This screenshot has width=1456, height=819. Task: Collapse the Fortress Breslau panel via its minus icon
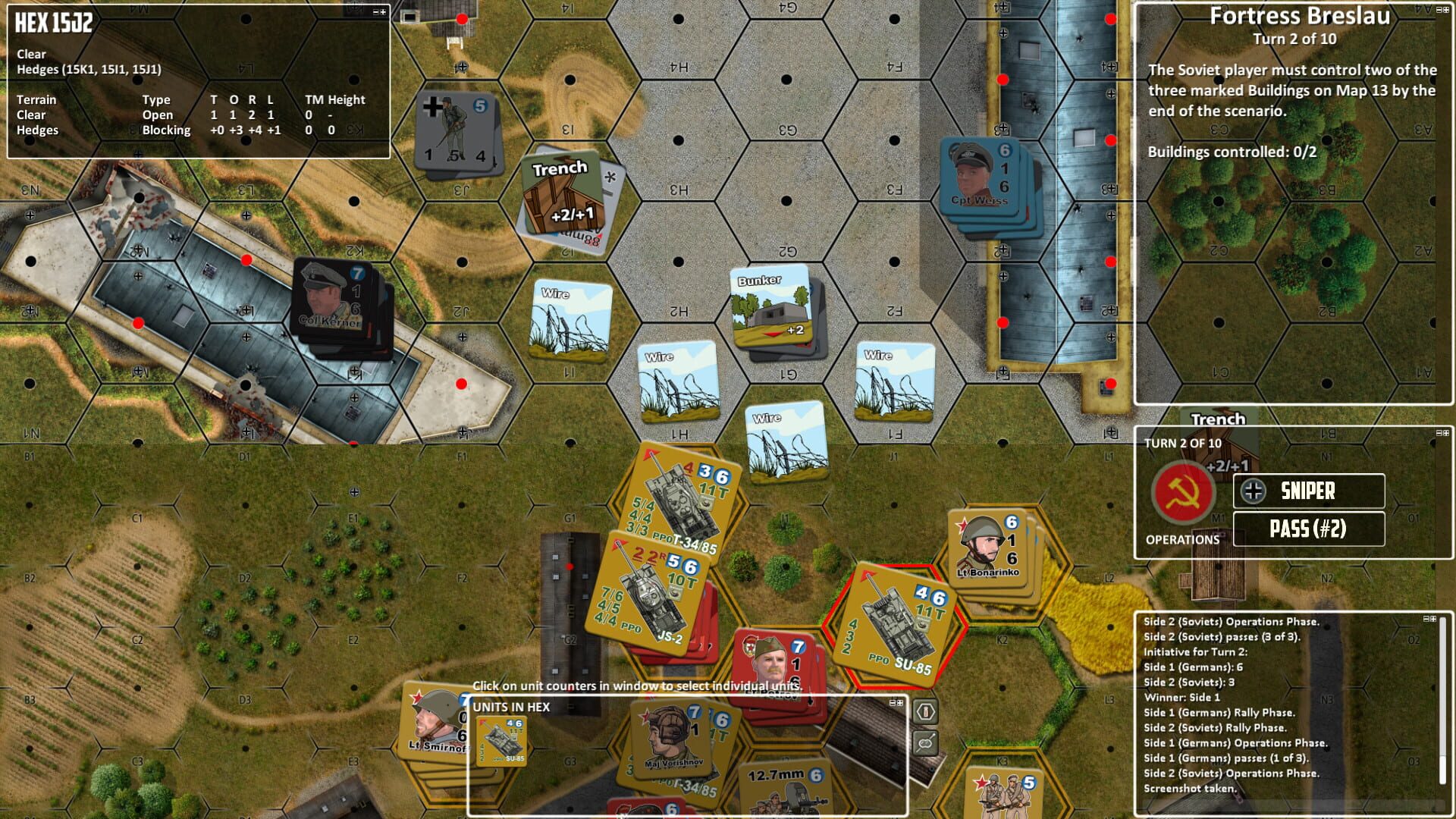click(1439, 11)
